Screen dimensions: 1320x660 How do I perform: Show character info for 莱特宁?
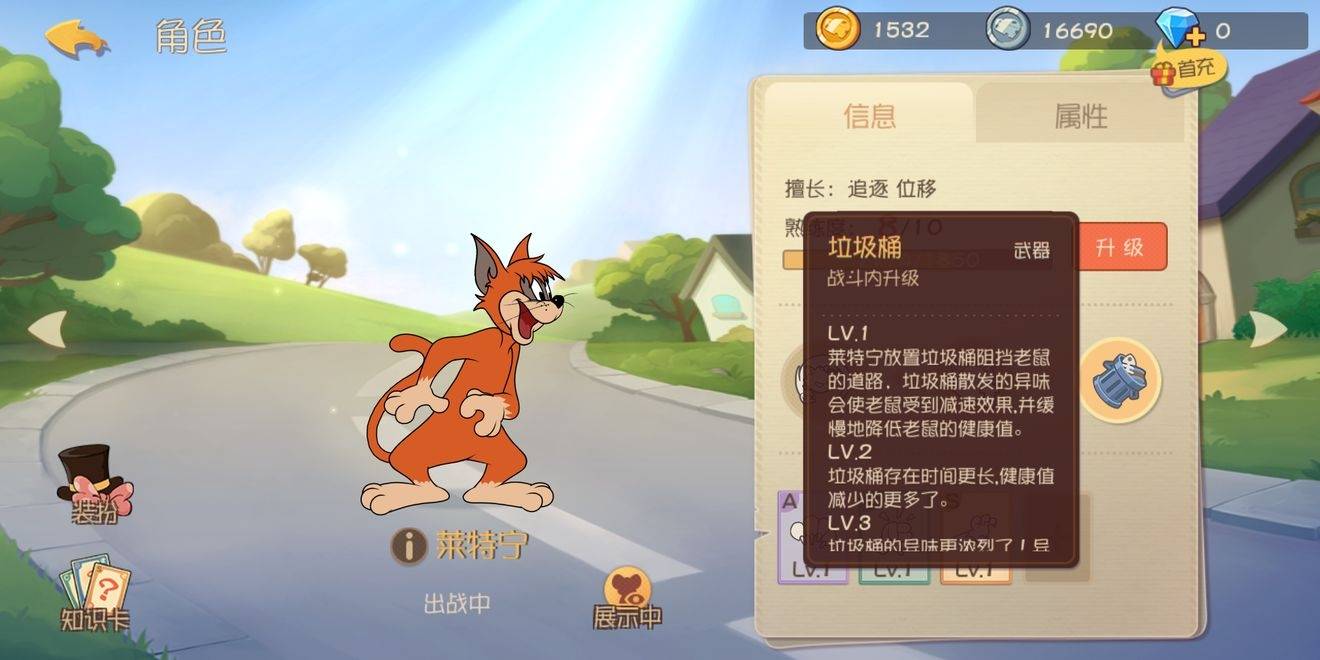coord(409,546)
